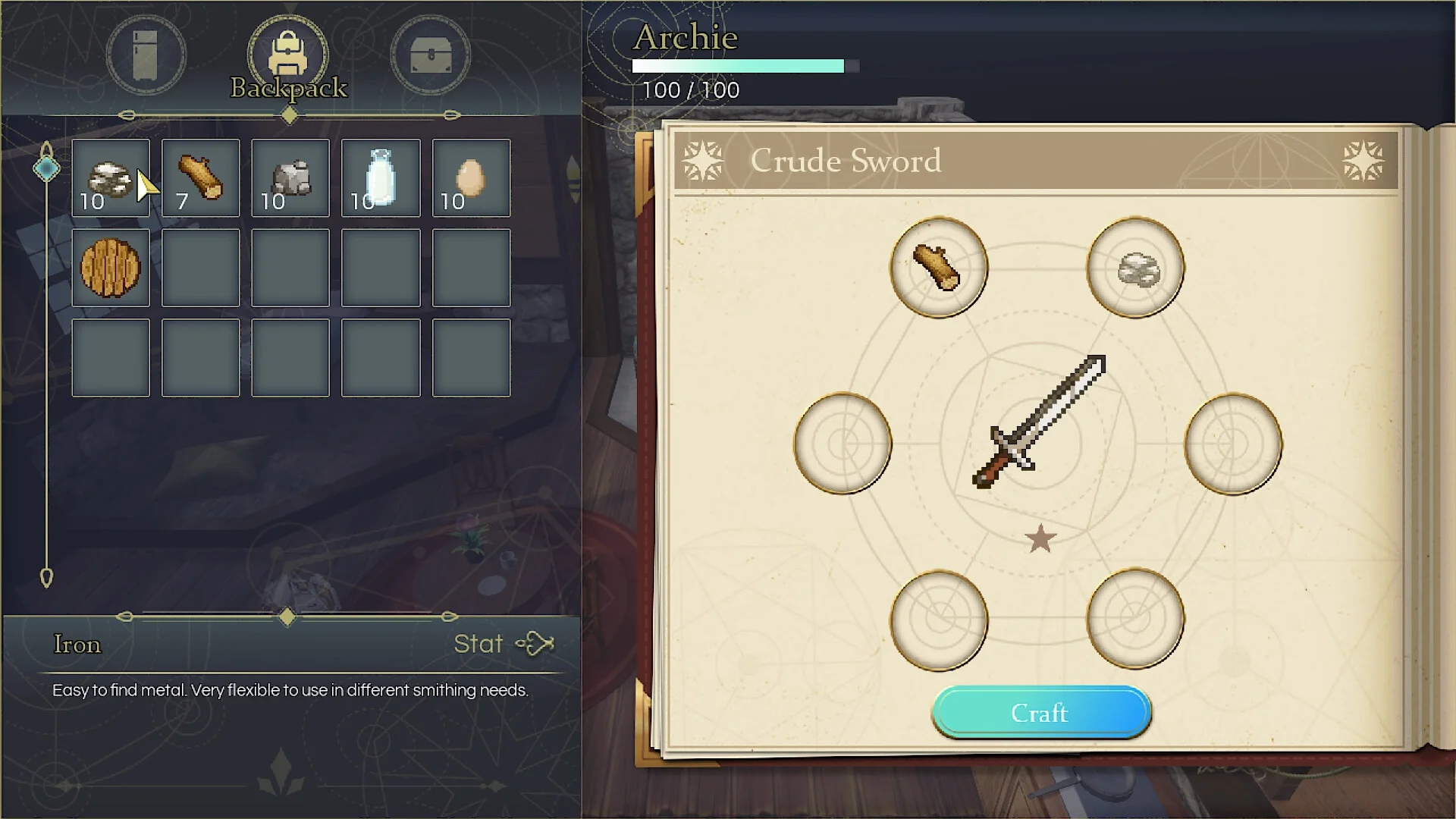Choose the milk bottle slot
Image resolution: width=1456 pixels, height=819 pixels.
381,178
